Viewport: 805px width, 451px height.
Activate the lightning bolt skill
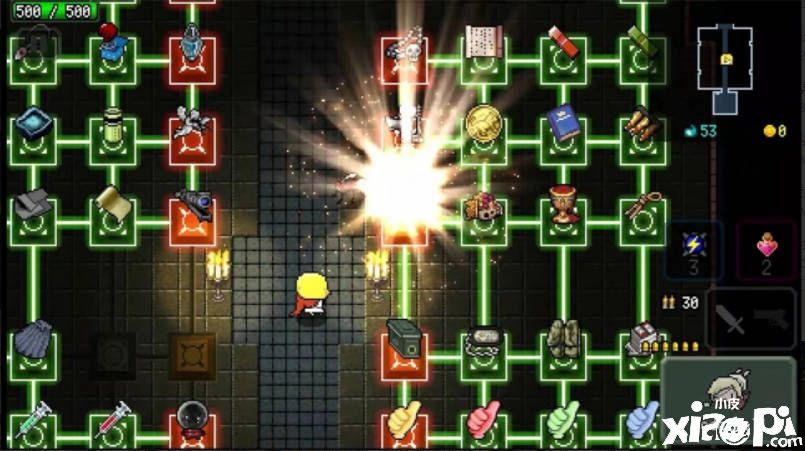coord(695,249)
